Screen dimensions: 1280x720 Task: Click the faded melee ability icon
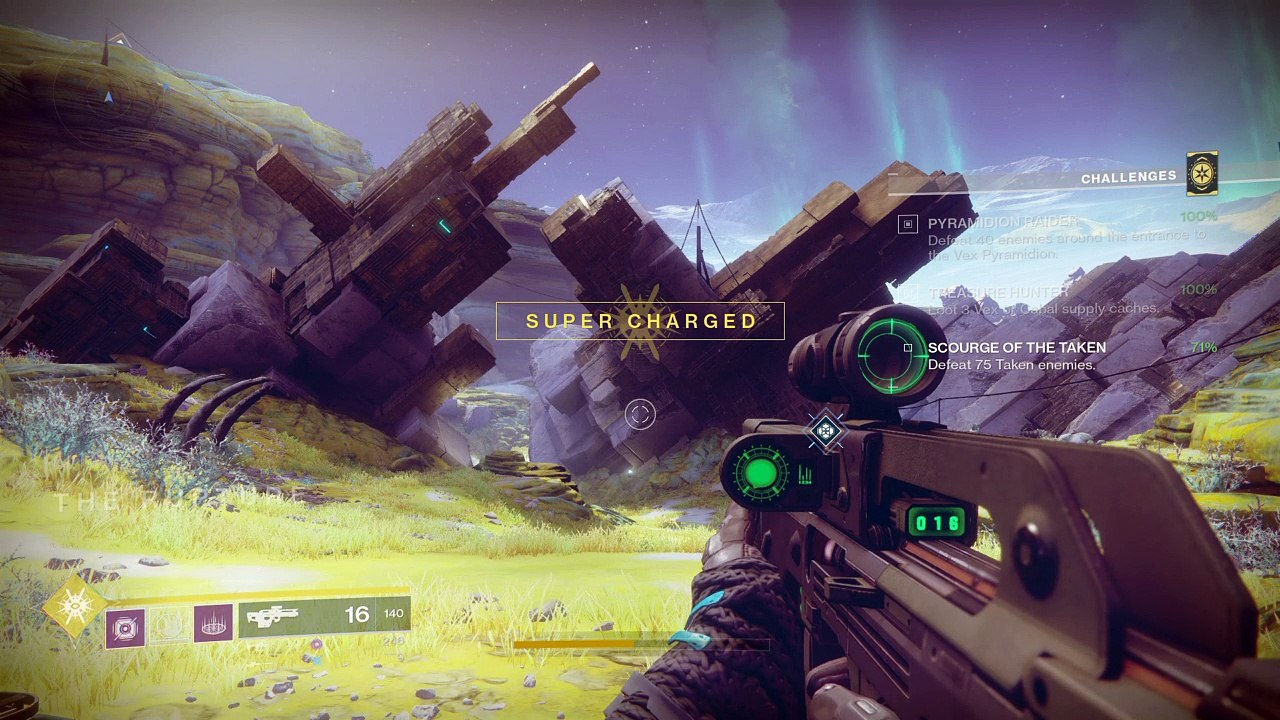169,624
